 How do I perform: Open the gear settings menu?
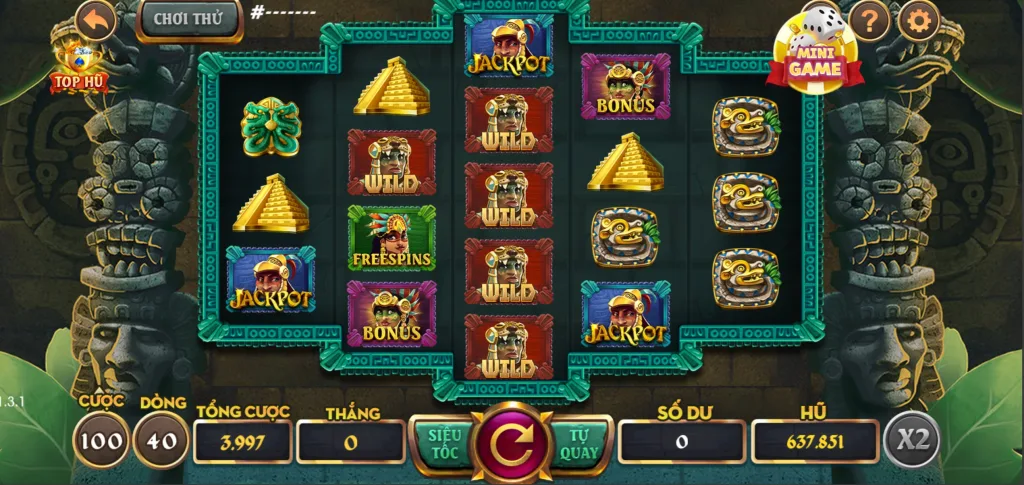click(918, 20)
